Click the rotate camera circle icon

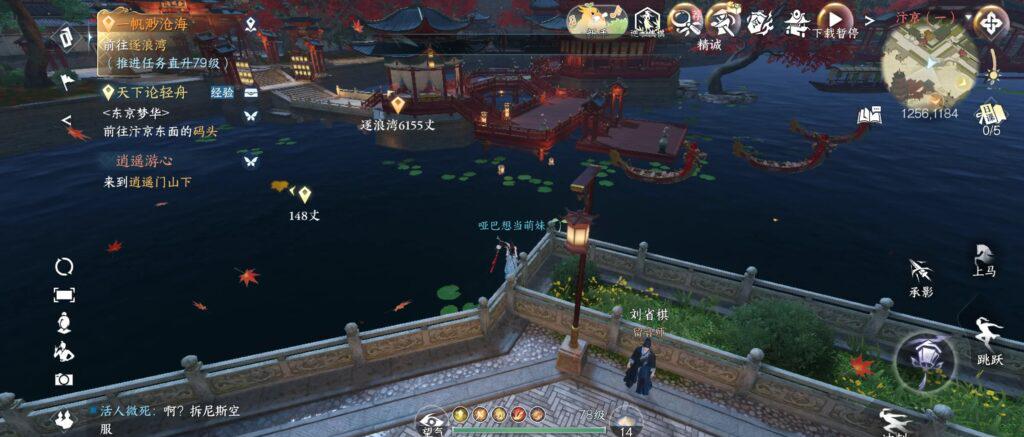tap(64, 266)
